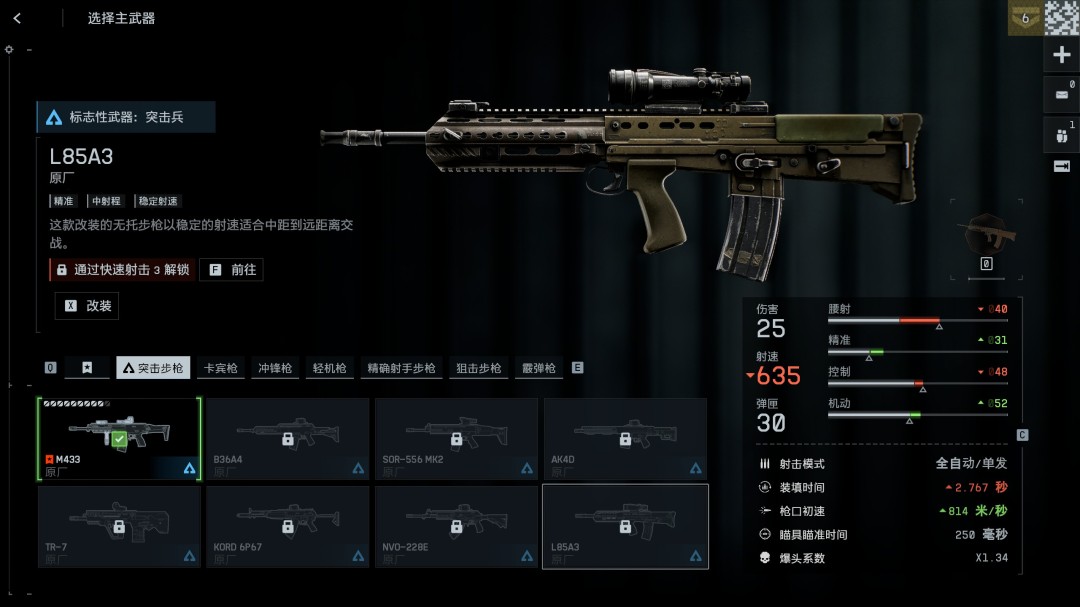This screenshot has width=1080, height=607.
Task: Choose the locked SOR-556 MK2 tile
Action: [456, 439]
